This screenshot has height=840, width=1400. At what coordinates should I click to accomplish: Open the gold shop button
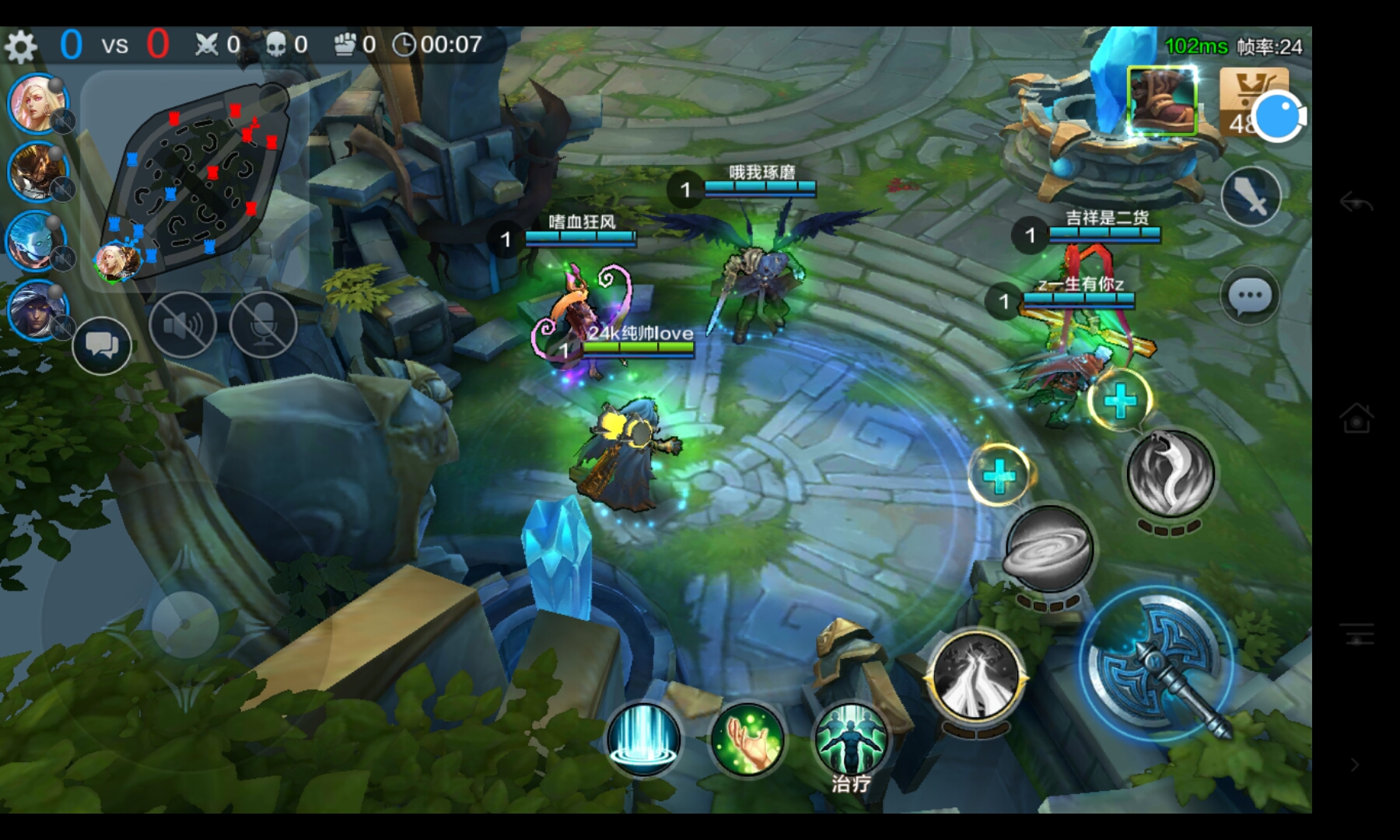point(1253,101)
